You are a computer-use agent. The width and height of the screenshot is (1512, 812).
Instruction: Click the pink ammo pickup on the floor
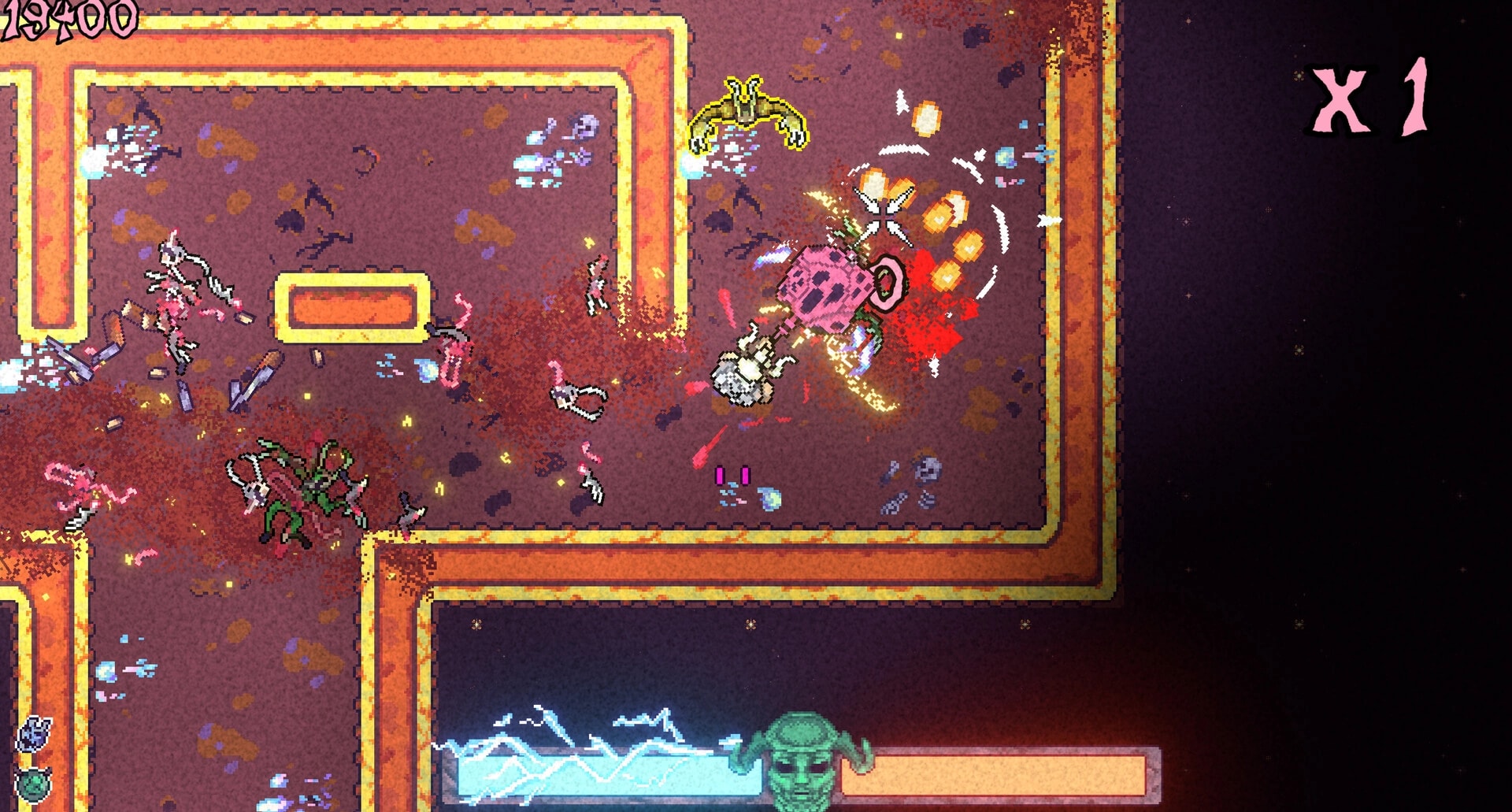click(x=732, y=474)
